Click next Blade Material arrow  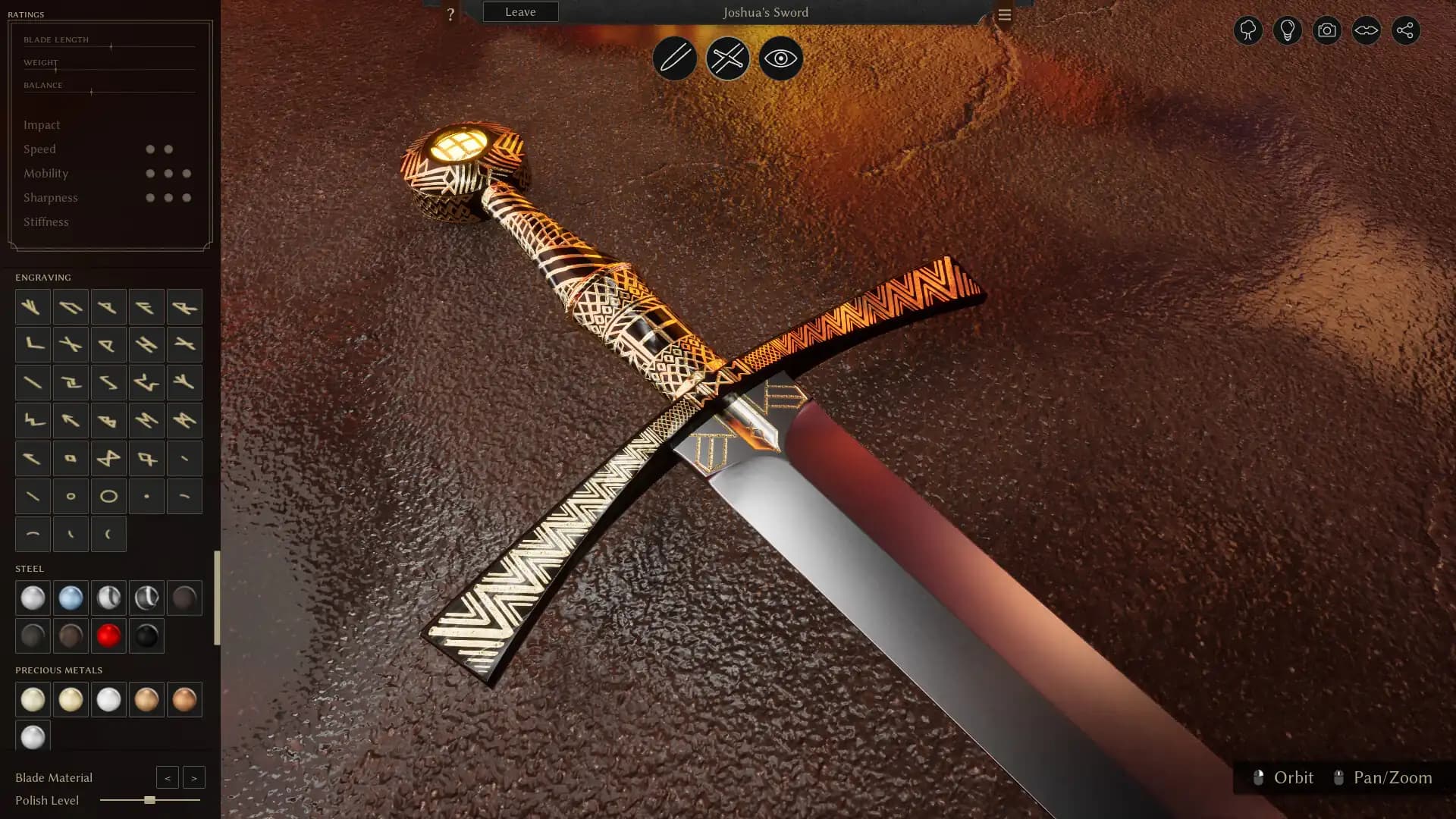point(194,777)
